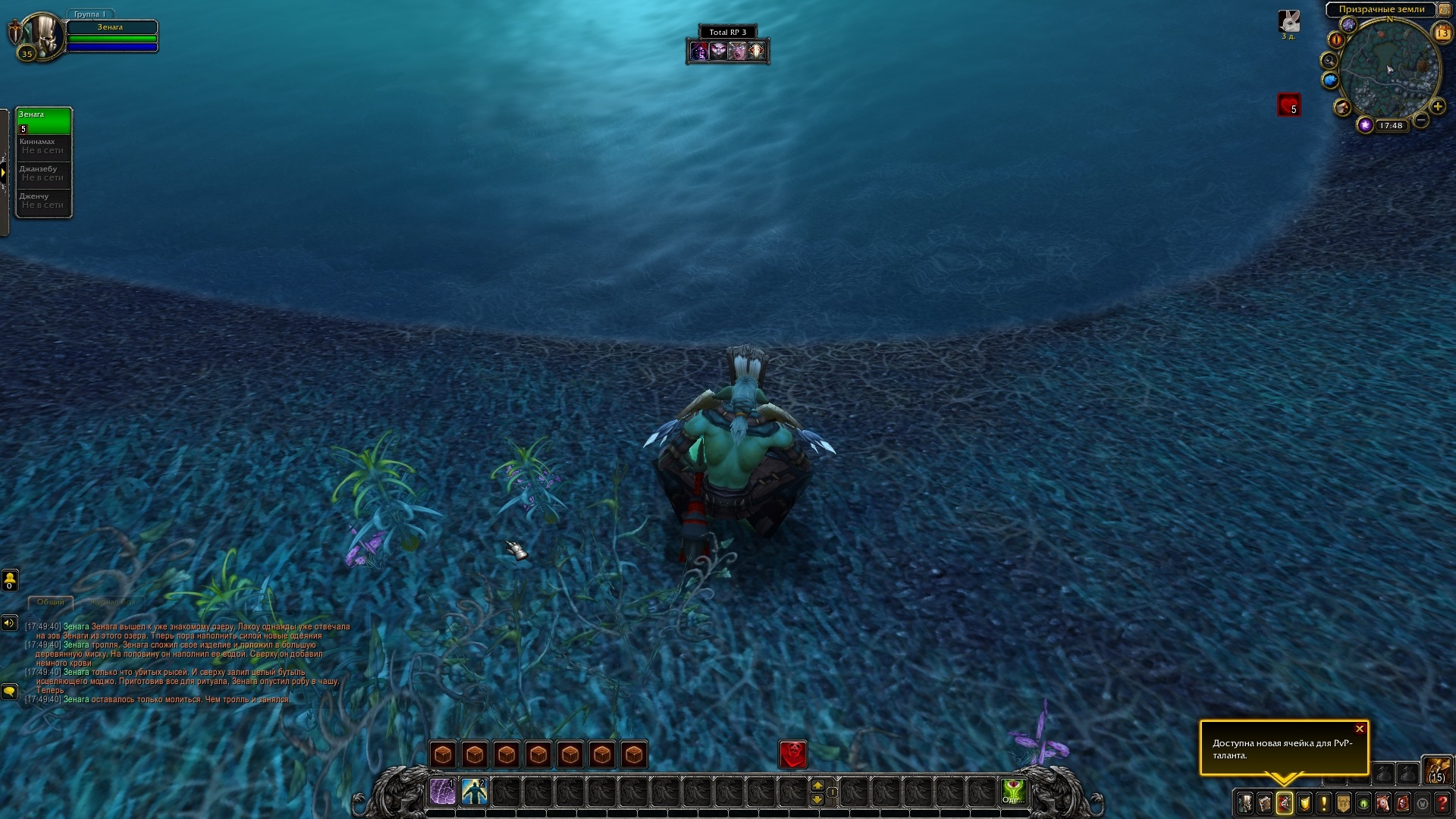Switch to next action bar page up arrow
This screenshot has width=1456, height=819.
[x=817, y=785]
